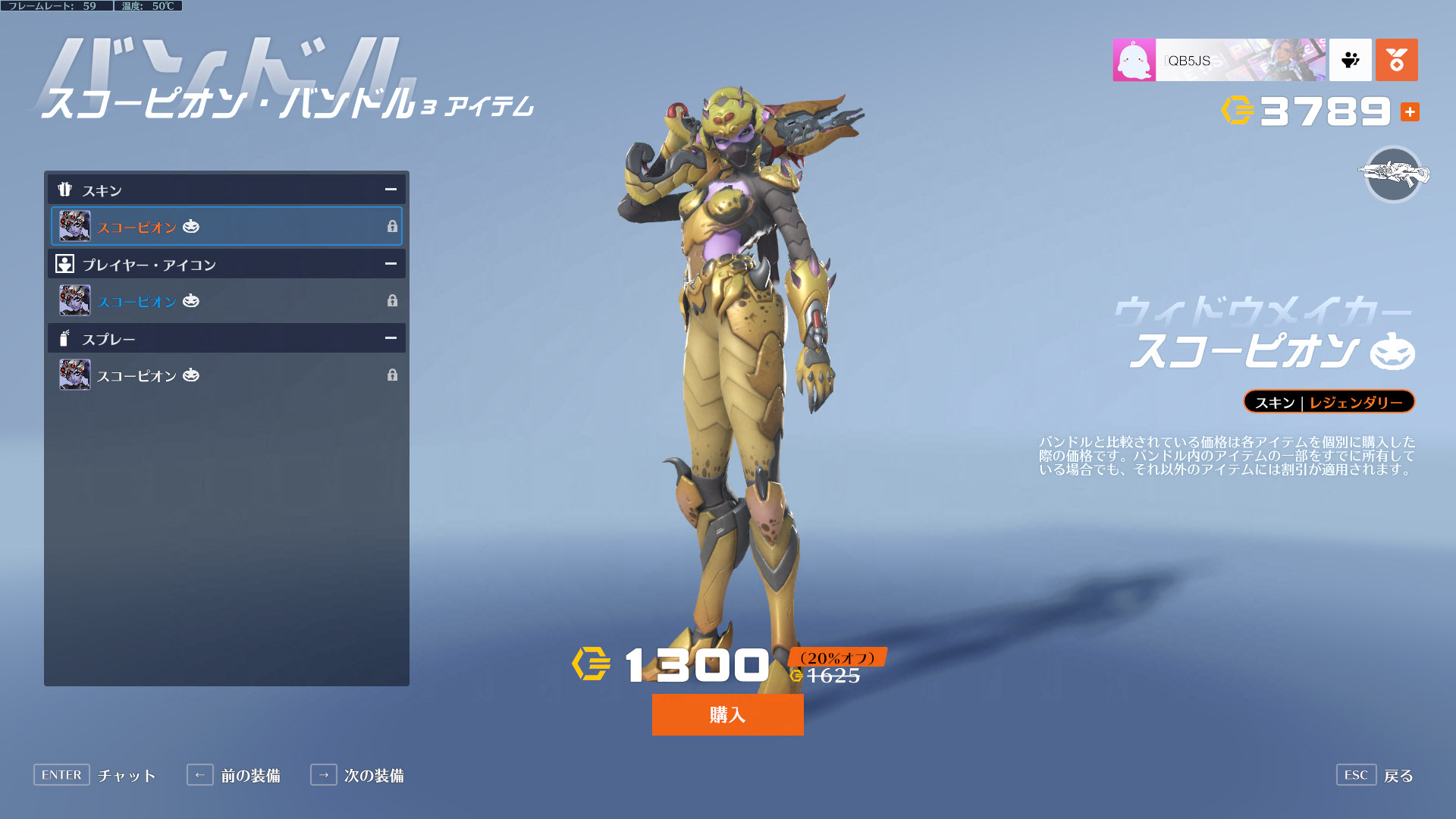Open the QB5JS player profile banner
Screen dimensions: 1456x819
click(x=1219, y=60)
